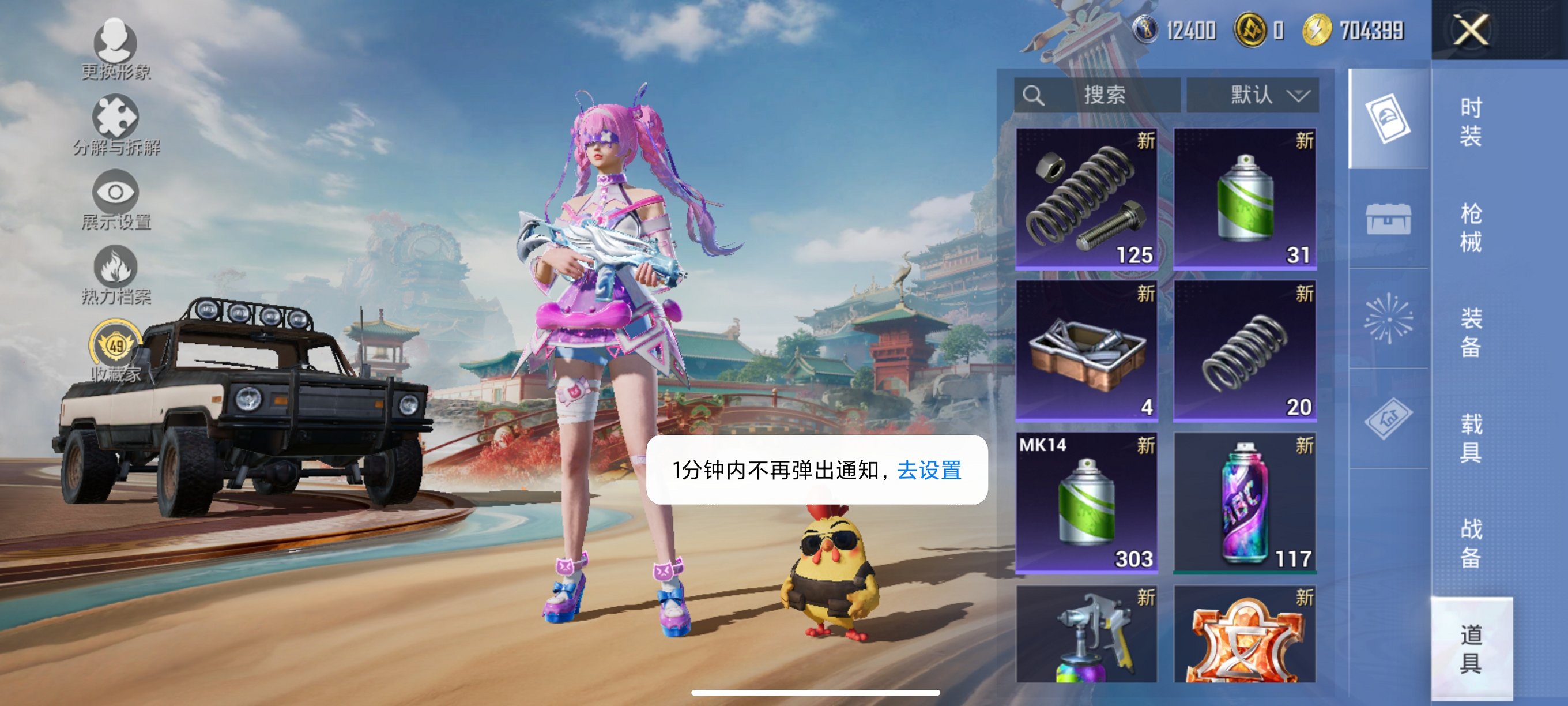Expand the search magnifier field options
Screen dimensions: 1568x706
pos(1033,96)
